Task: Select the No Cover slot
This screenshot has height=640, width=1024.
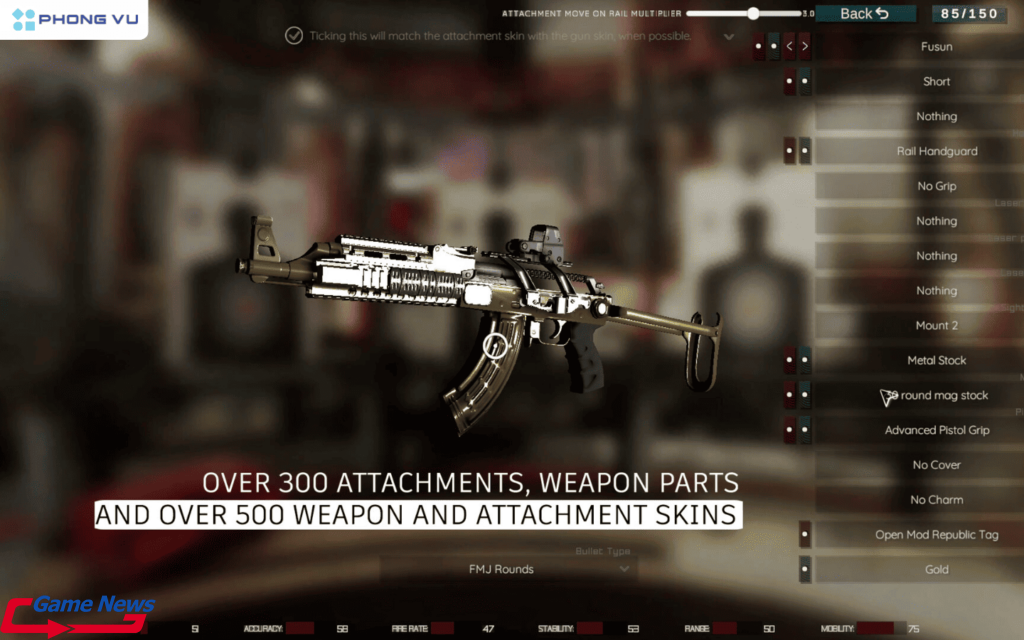Action: click(x=936, y=465)
